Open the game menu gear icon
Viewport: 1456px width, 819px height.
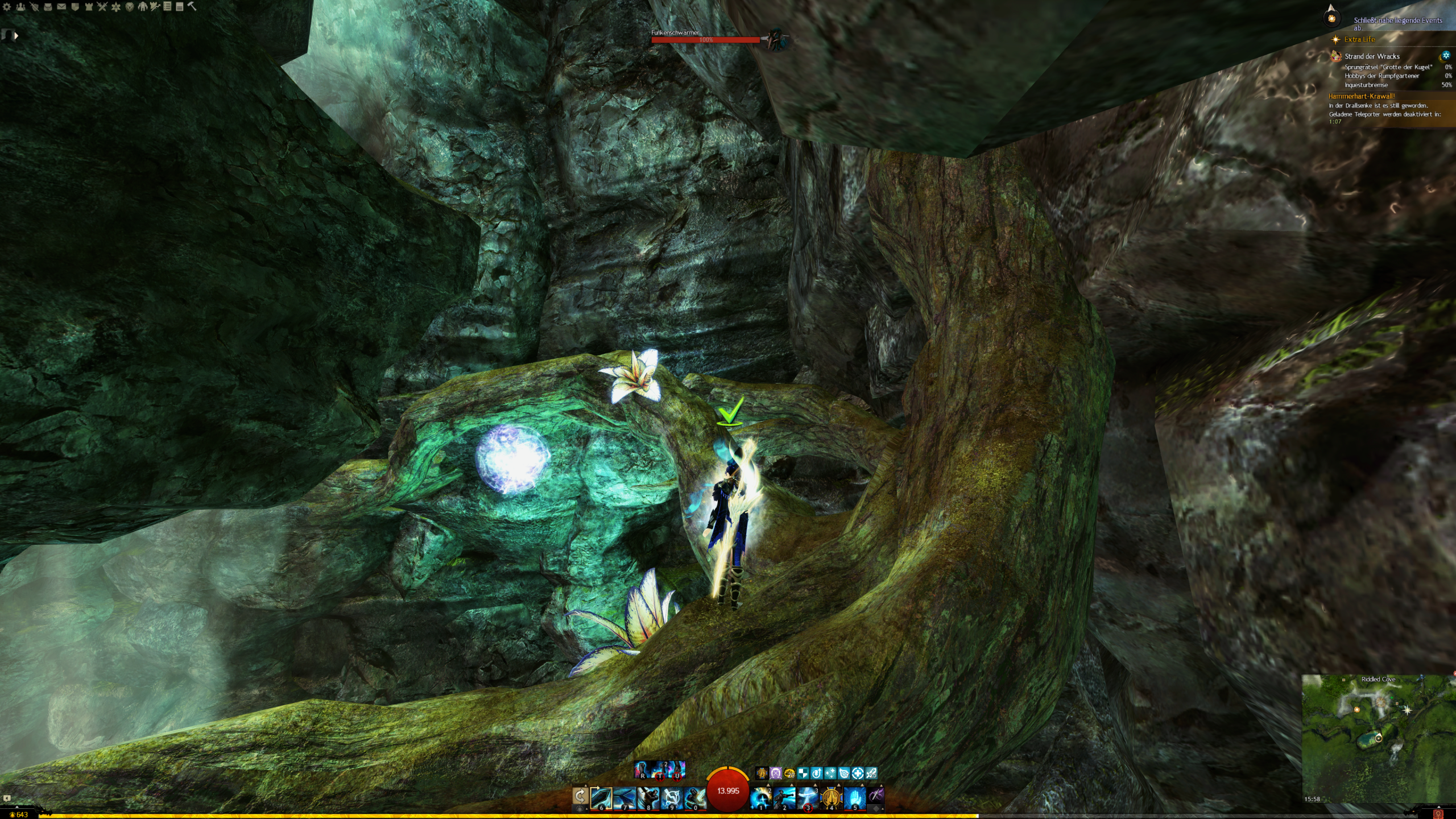coord(7,7)
